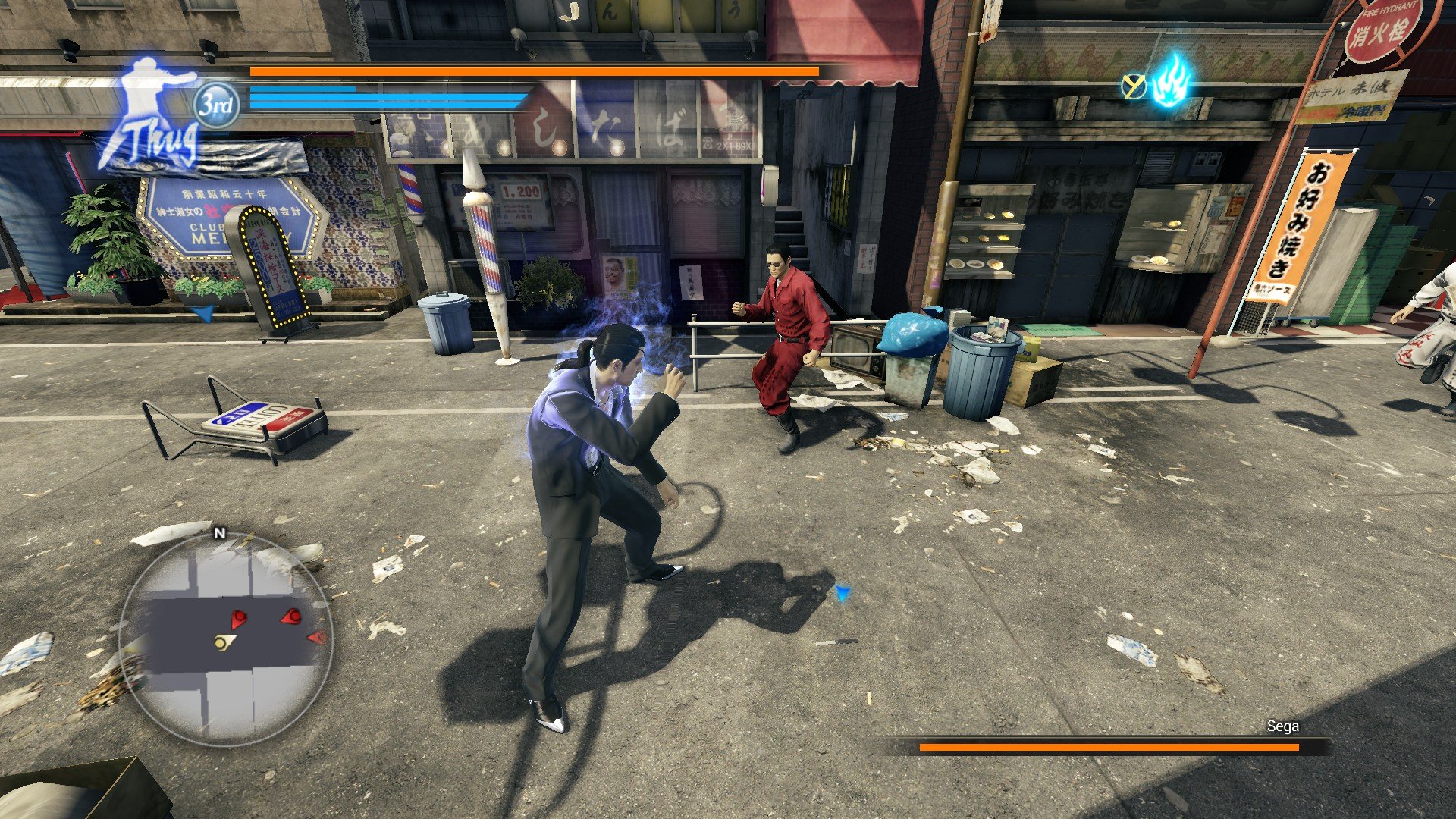Click the N compass marker on minimap
This screenshot has width=1456, height=819.
point(220,533)
